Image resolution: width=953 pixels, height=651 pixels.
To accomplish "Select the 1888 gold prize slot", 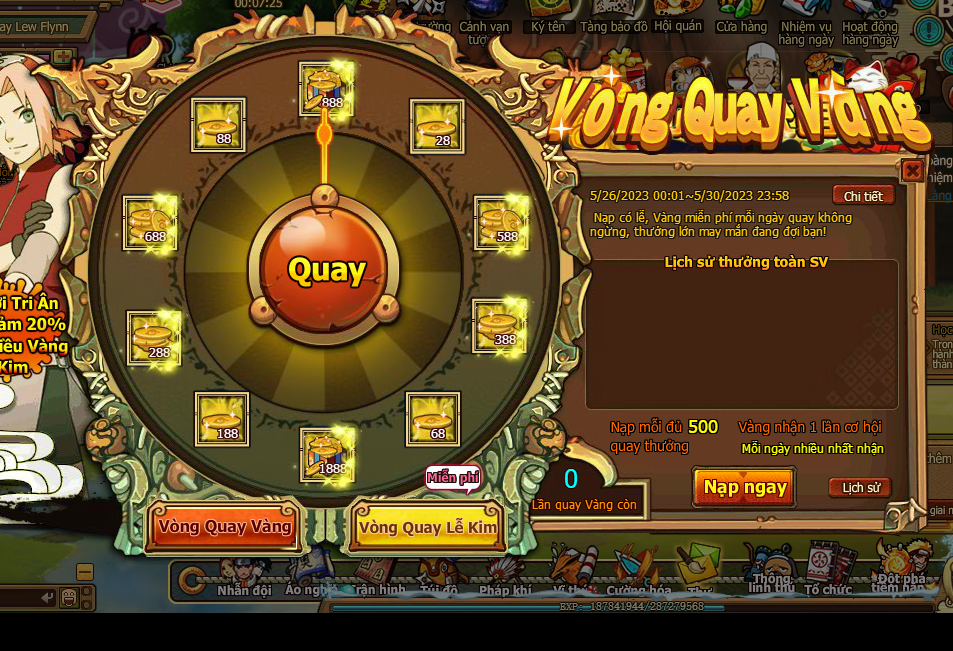I will (x=328, y=454).
